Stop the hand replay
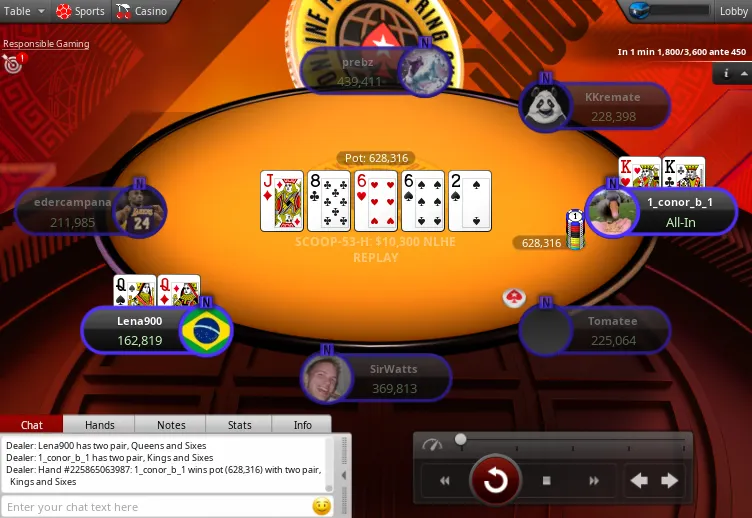The width and height of the screenshot is (752, 518). pos(547,481)
